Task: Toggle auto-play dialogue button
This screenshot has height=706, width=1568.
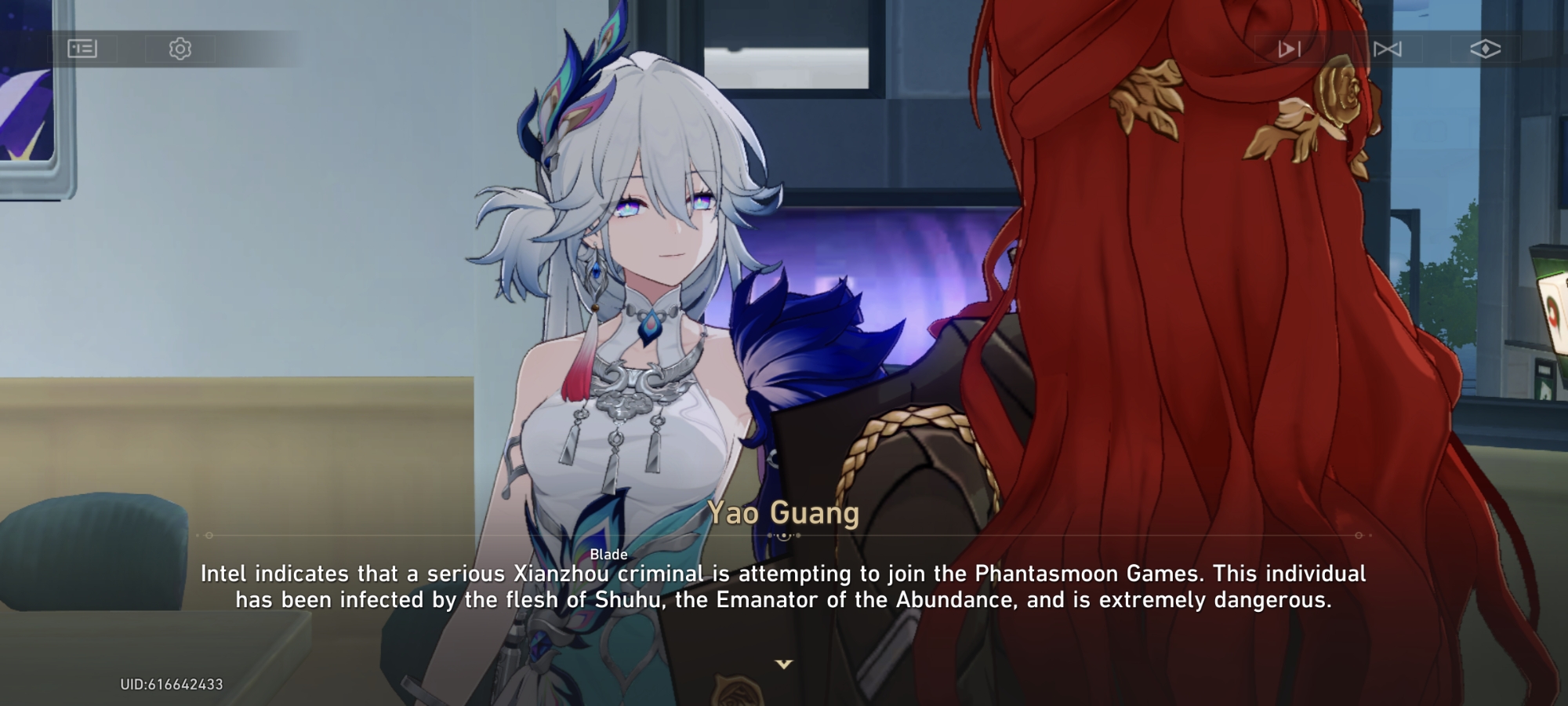Action: pos(1289,49)
